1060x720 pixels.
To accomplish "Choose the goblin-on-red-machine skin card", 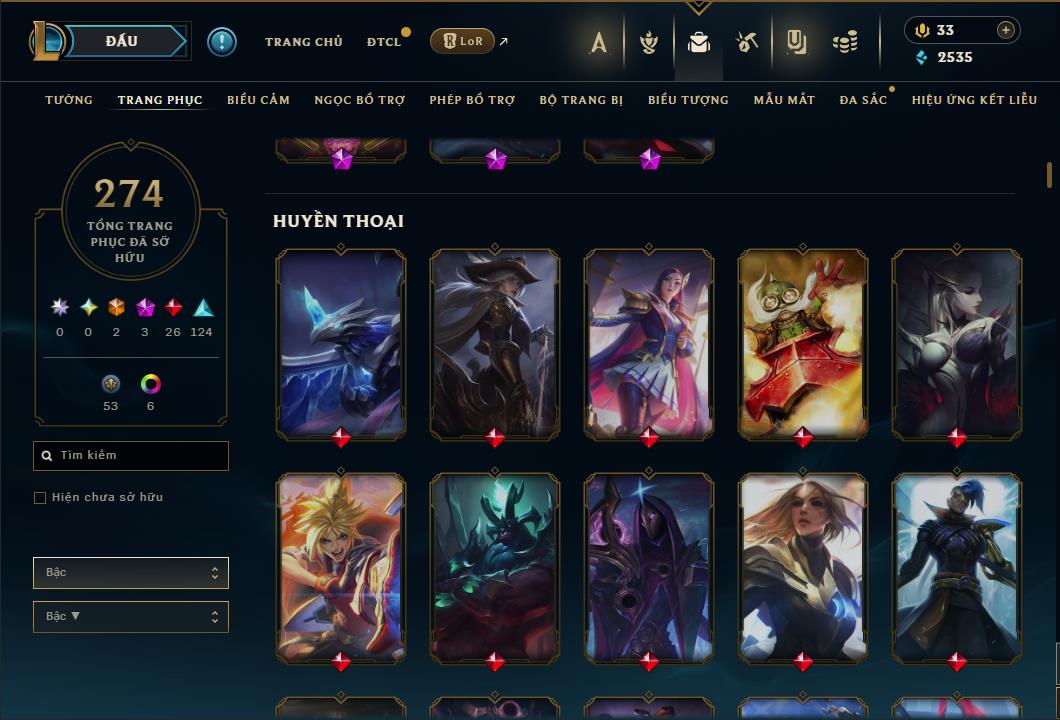I will [803, 343].
